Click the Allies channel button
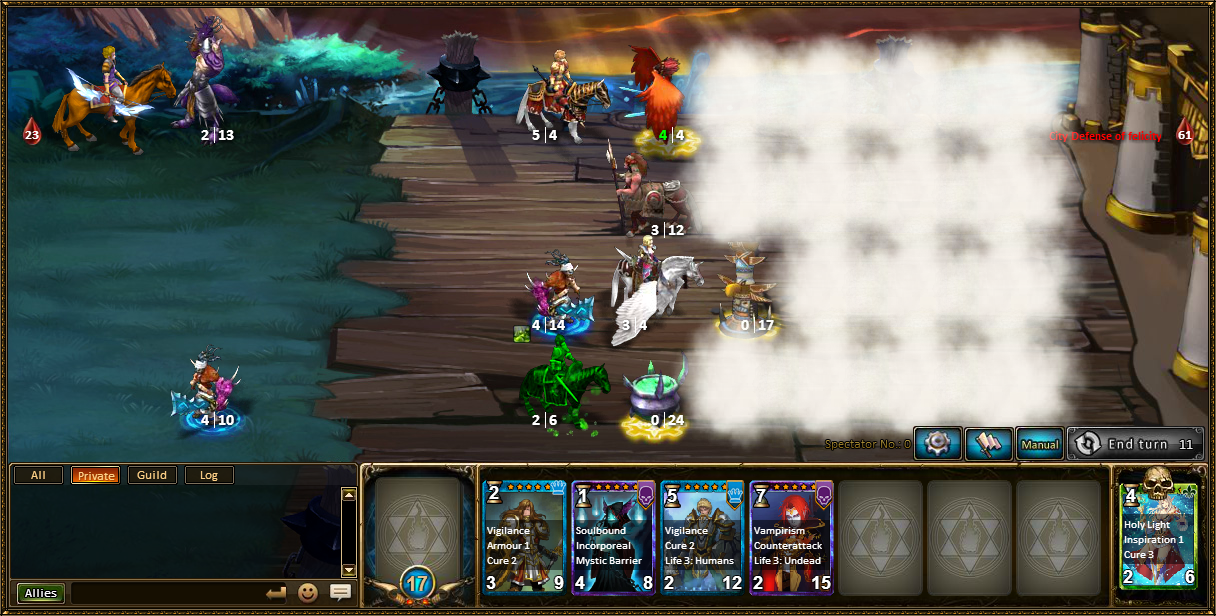 point(41,593)
